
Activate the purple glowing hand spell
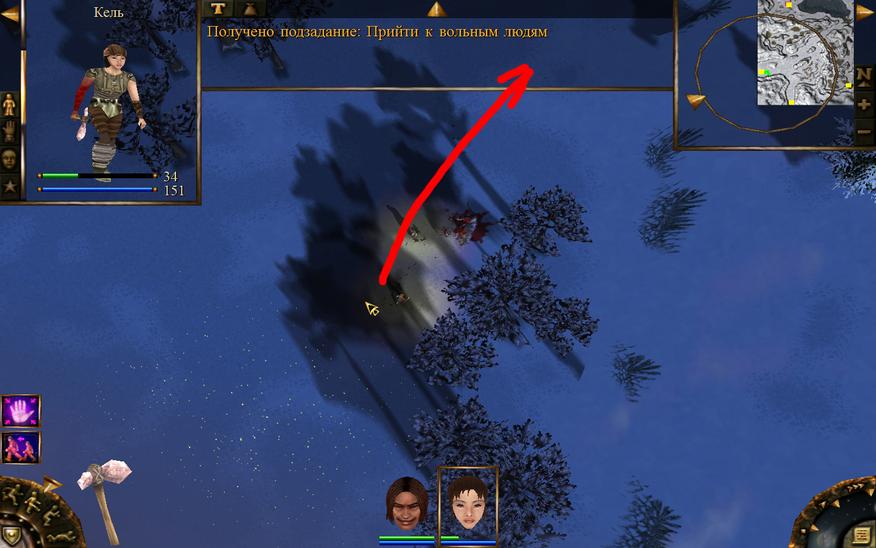tap(21, 411)
